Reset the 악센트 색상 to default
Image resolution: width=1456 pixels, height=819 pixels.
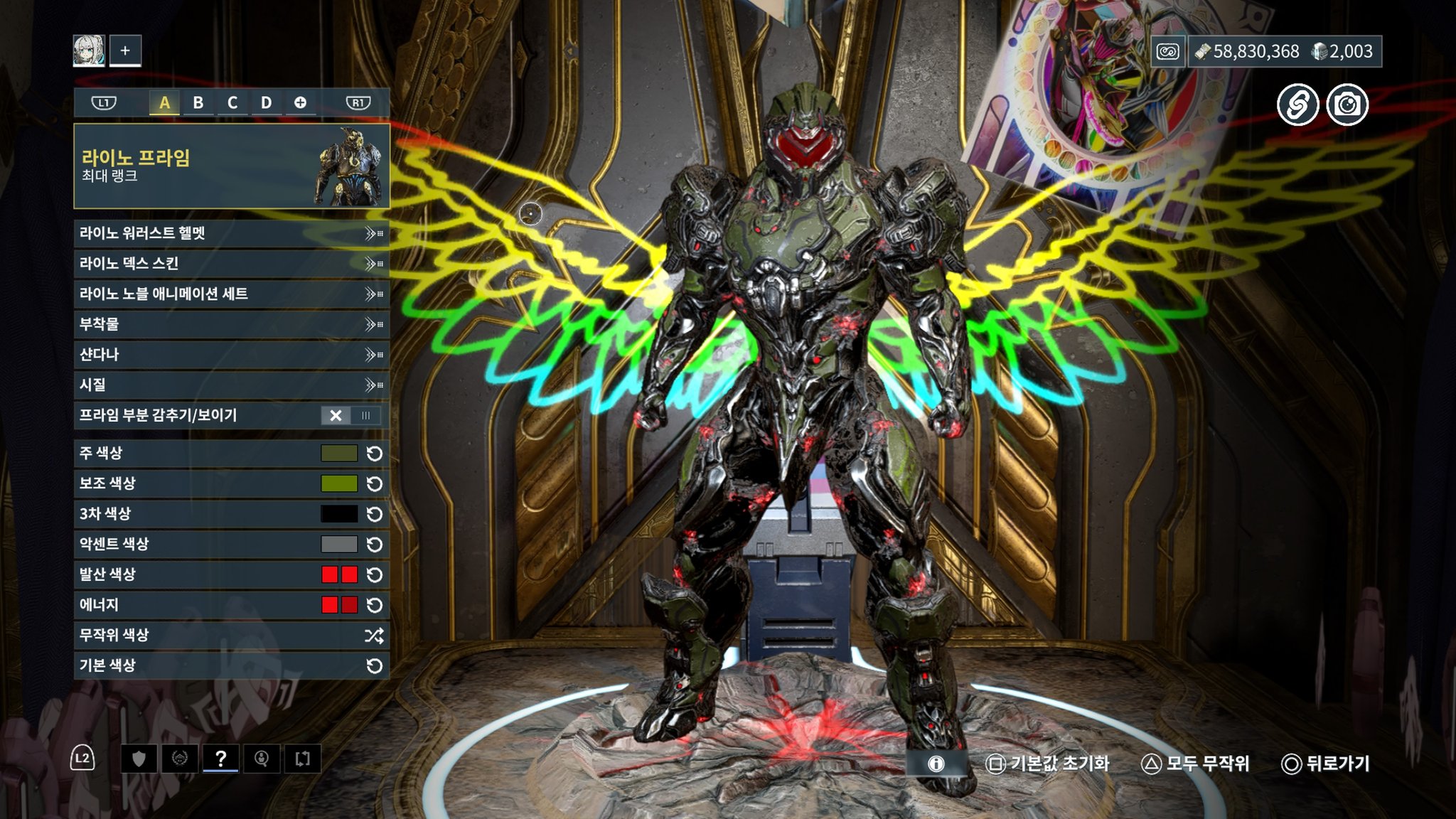tap(374, 545)
